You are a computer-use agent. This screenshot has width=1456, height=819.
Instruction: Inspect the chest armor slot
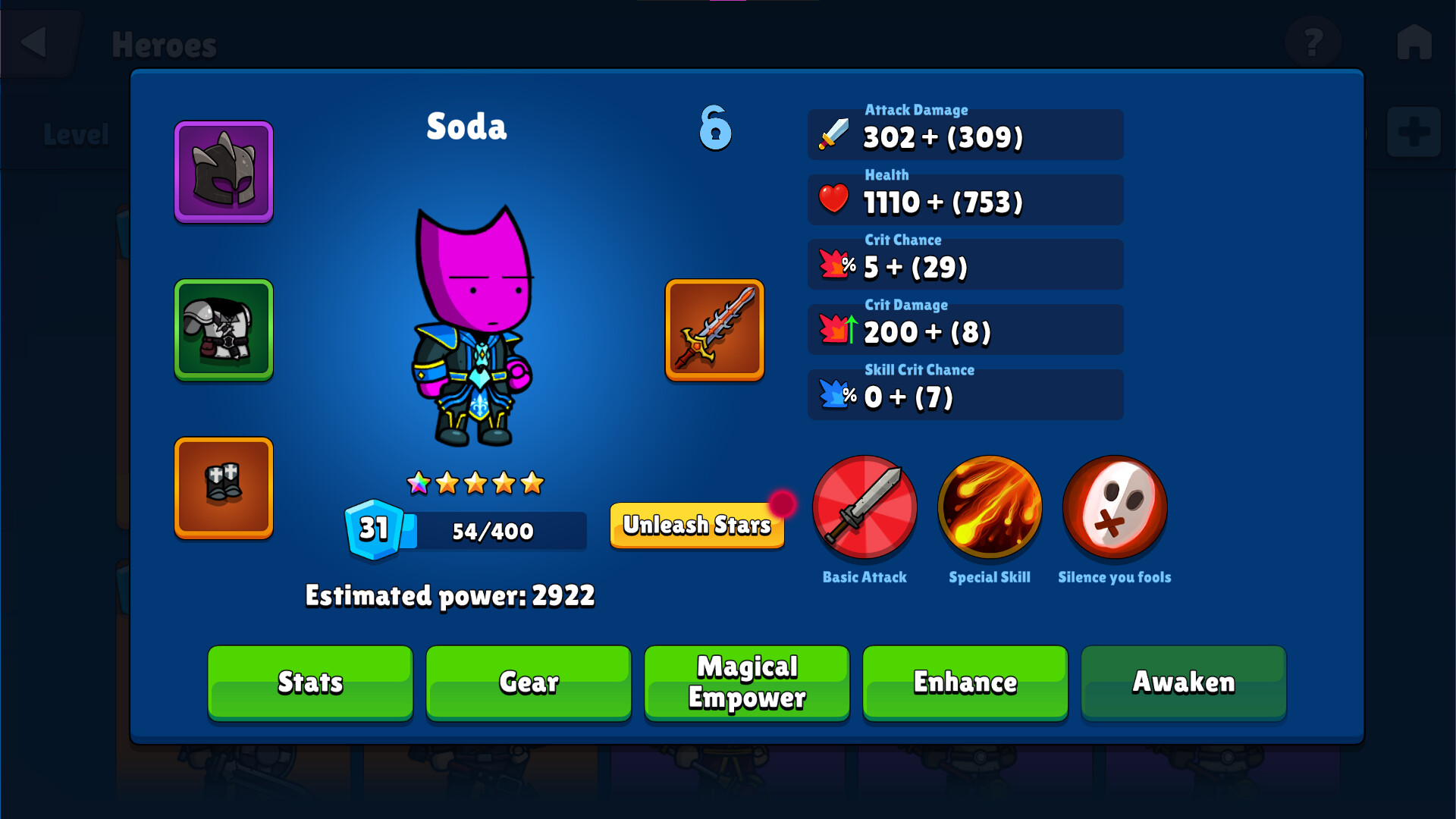click(x=223, y=329)
